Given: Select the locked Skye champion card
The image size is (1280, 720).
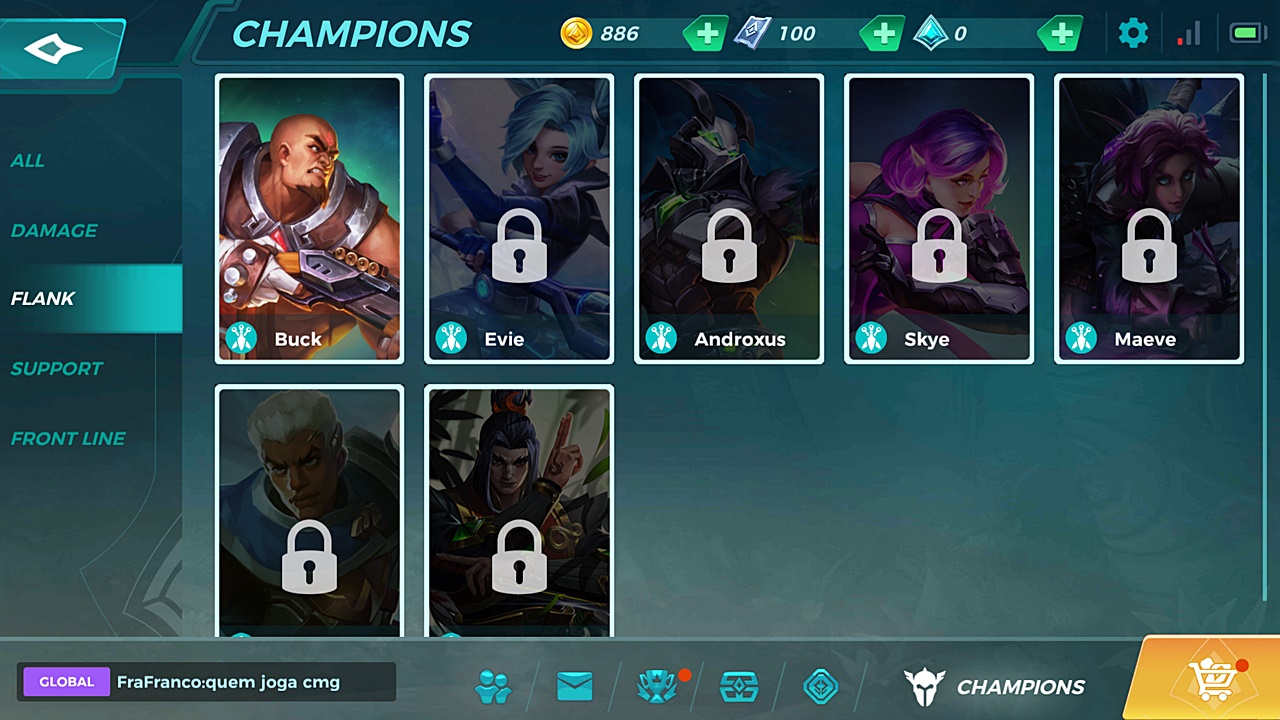Looking at the screenshot, I should tap(939, 218).
